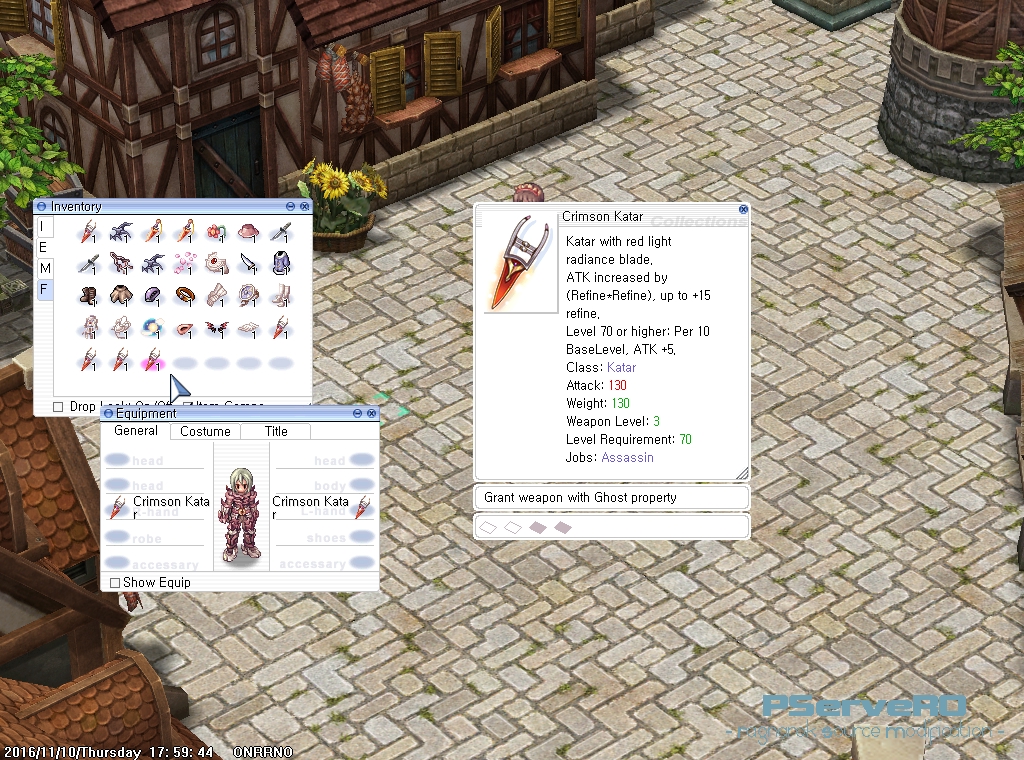Select the inventory's F tab
Image resolution: width=1024 pixels, height=760 pixels.
pos(44,290)
